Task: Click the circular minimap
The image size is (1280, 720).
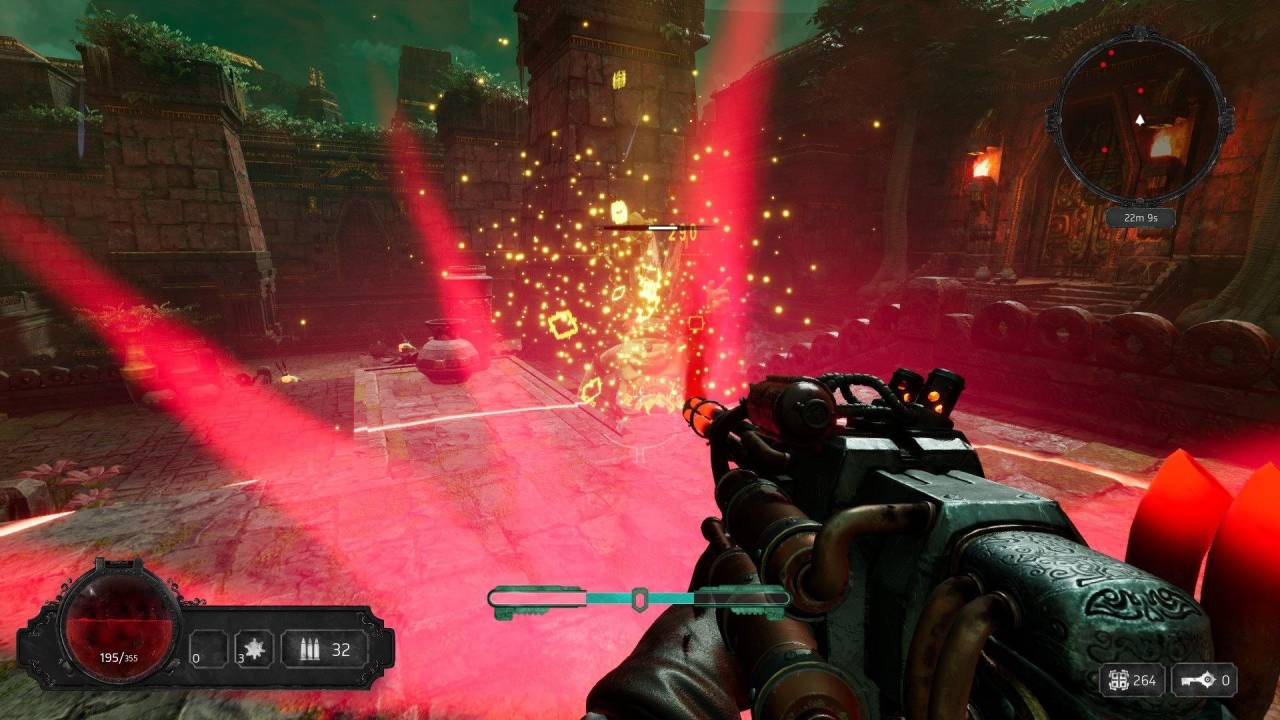Action: pyautogui.click(x=1139, y=121)
